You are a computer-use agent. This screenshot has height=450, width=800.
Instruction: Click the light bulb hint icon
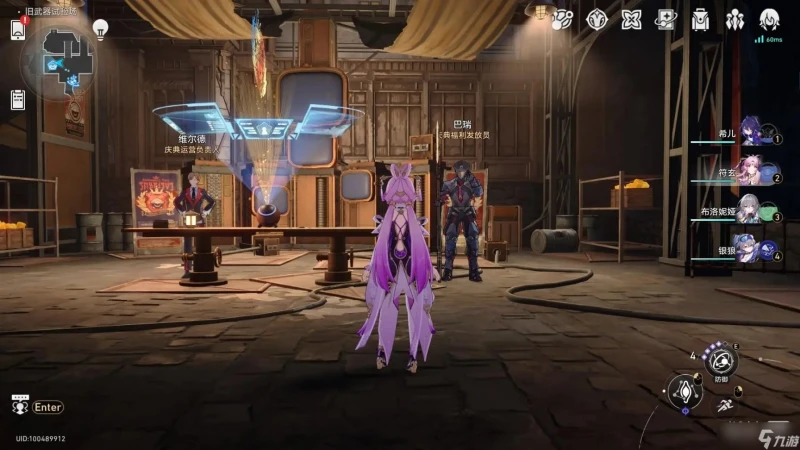pyautogui.click(x=100, y=28)
